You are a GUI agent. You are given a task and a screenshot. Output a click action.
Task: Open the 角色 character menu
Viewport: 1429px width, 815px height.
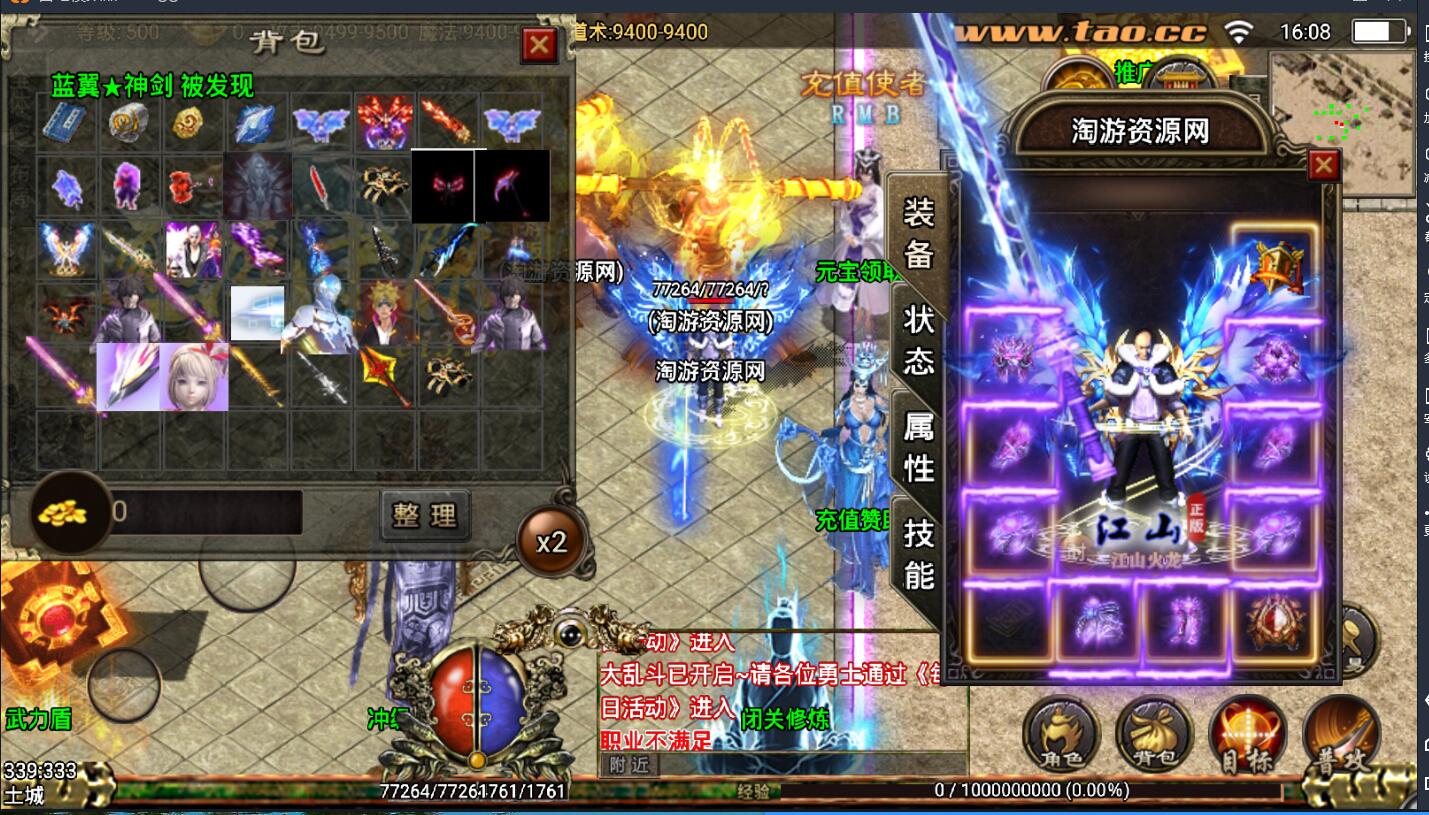click(x=1061, y=737)
